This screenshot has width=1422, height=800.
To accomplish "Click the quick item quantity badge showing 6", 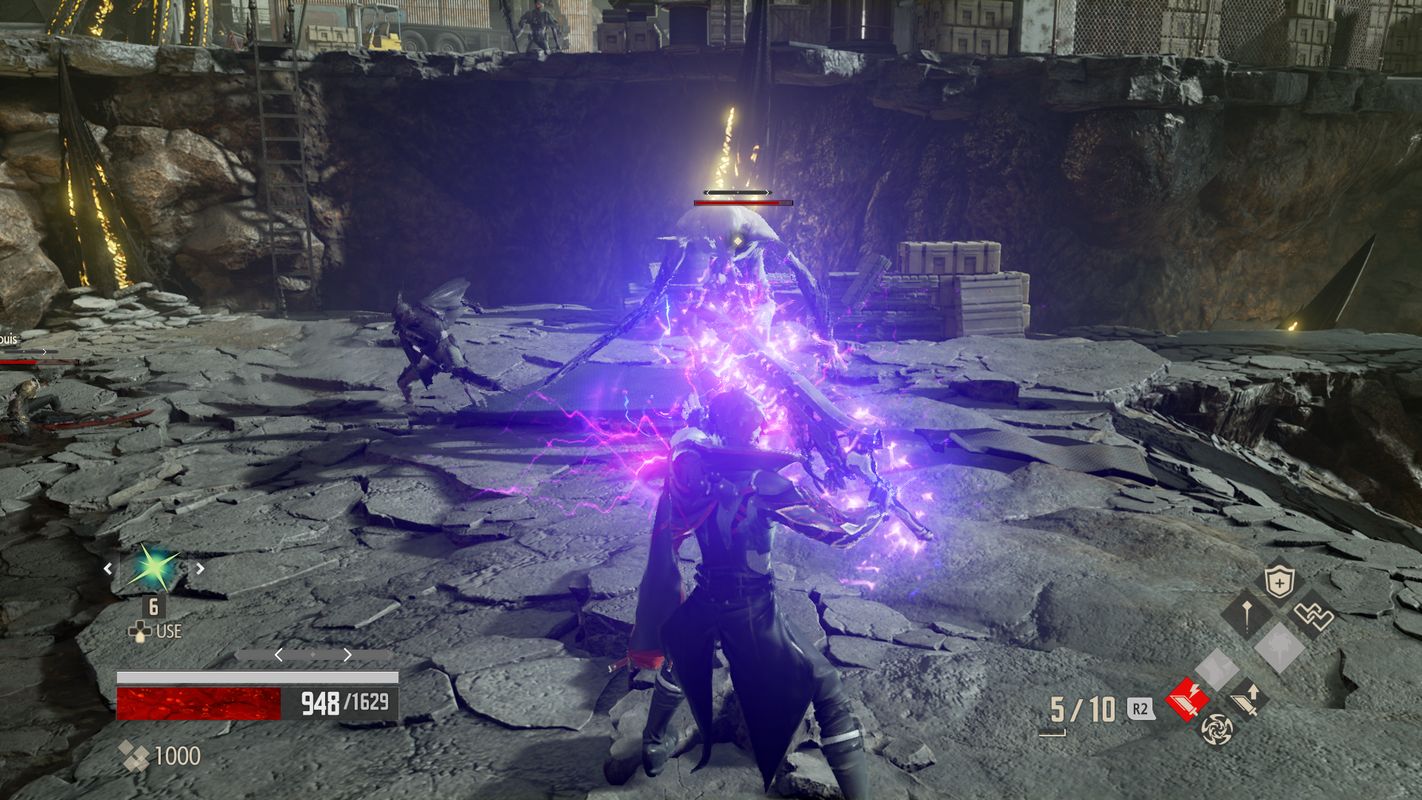I will [x=153, y=608].
